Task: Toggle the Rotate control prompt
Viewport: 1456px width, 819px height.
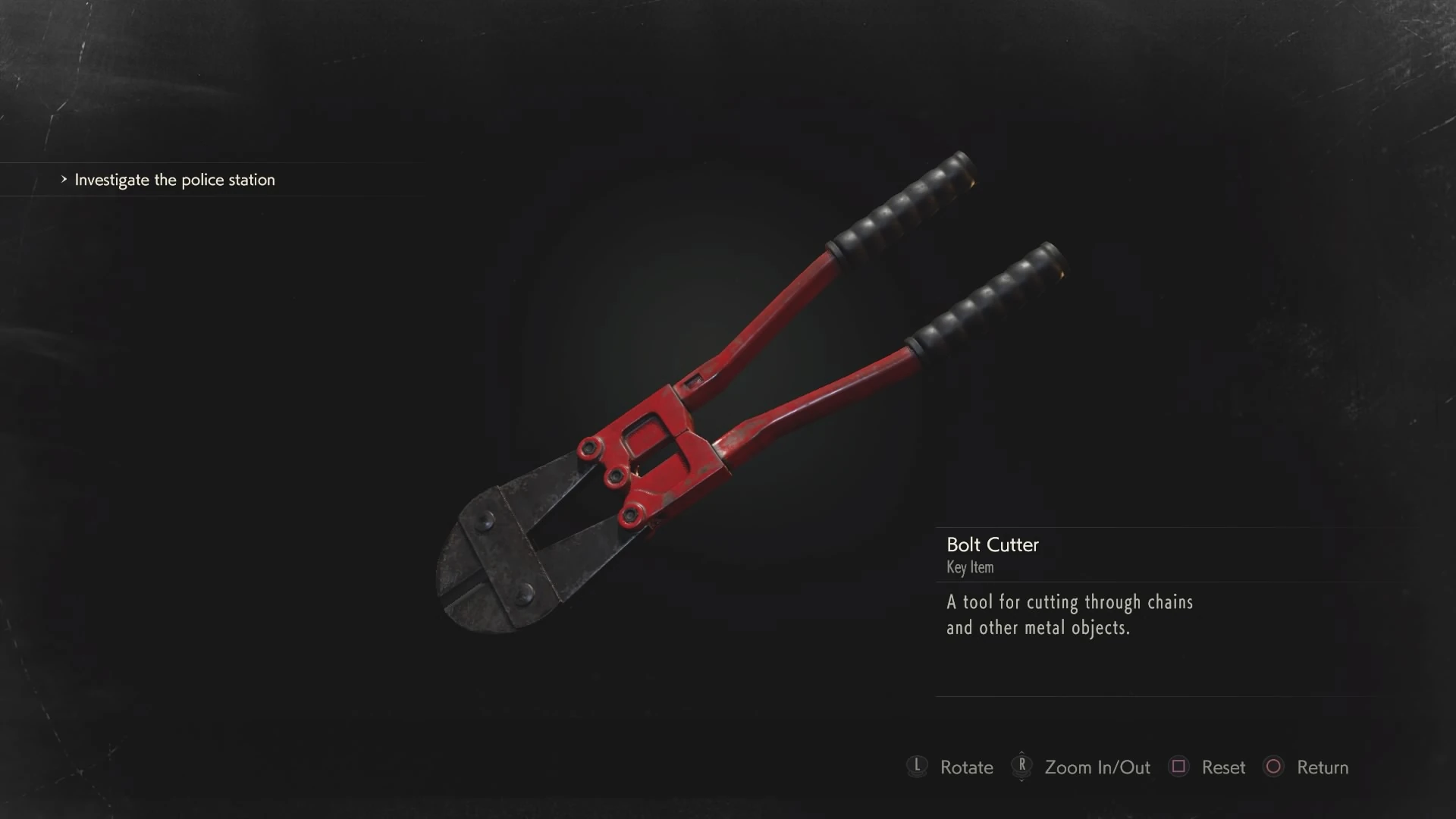Action: click(x=965, y=767)
